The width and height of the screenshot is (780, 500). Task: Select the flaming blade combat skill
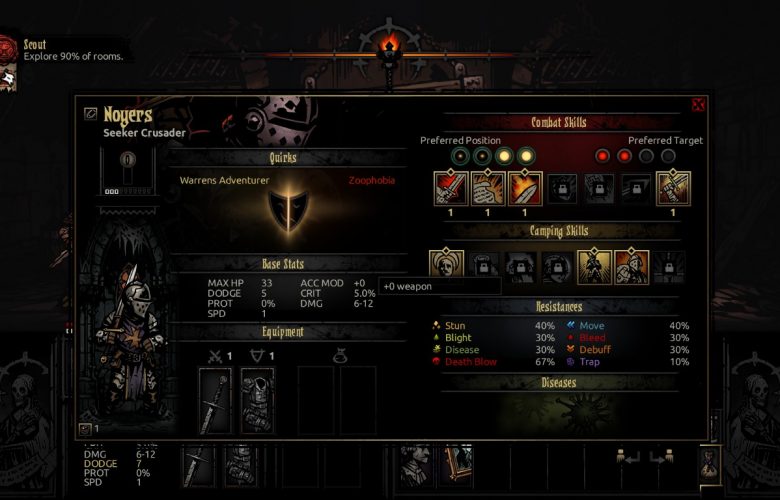(x=525, y=189)
